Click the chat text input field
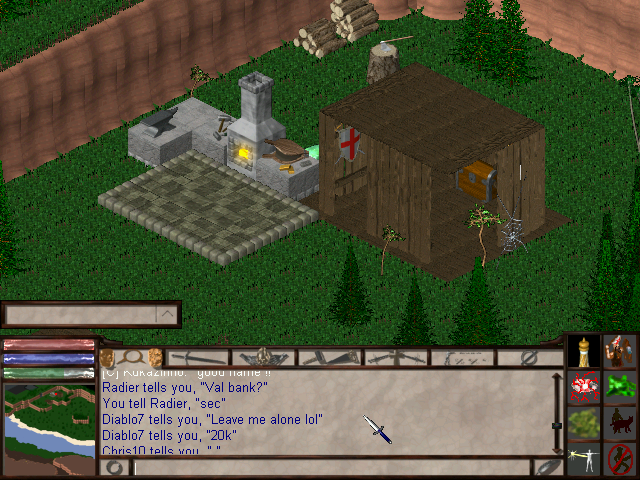The height and width of the screenshot is (480, 640). tap(330, 467)
